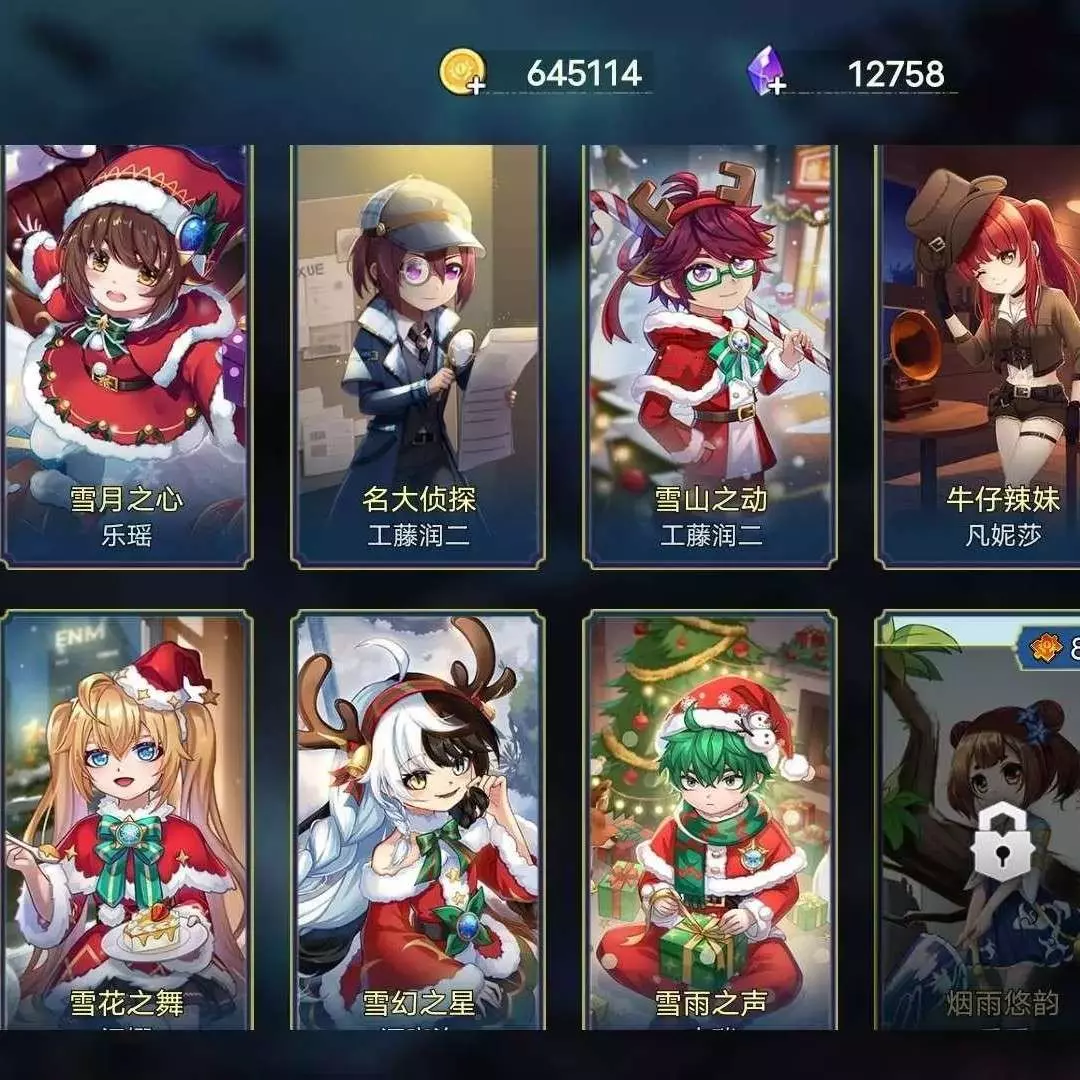This screenshot has height=1080, width=1080.
Task: Choose the 名大侦探 detective skin card
Action: click(418, 355)
